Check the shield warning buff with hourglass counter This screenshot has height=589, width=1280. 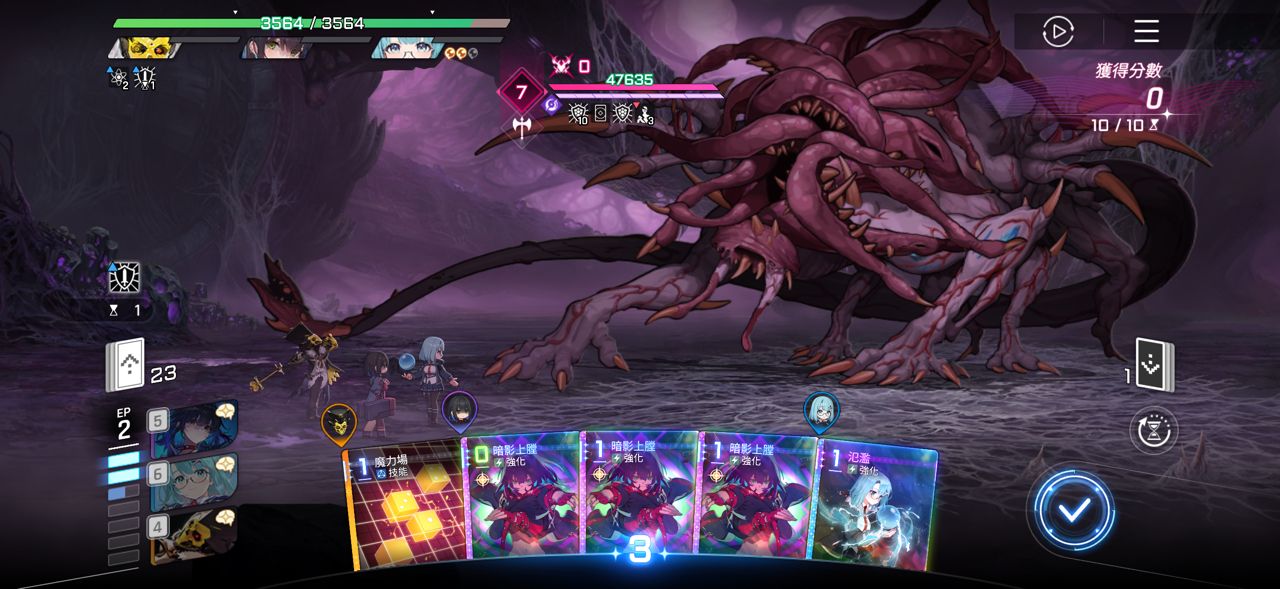125,279
